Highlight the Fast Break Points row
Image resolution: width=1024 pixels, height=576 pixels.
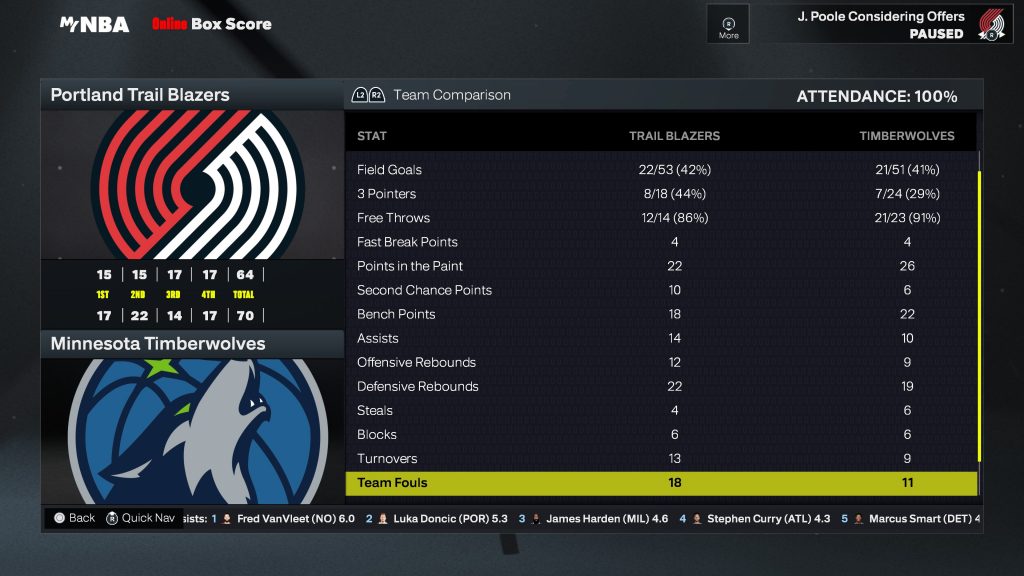point(660,242)
